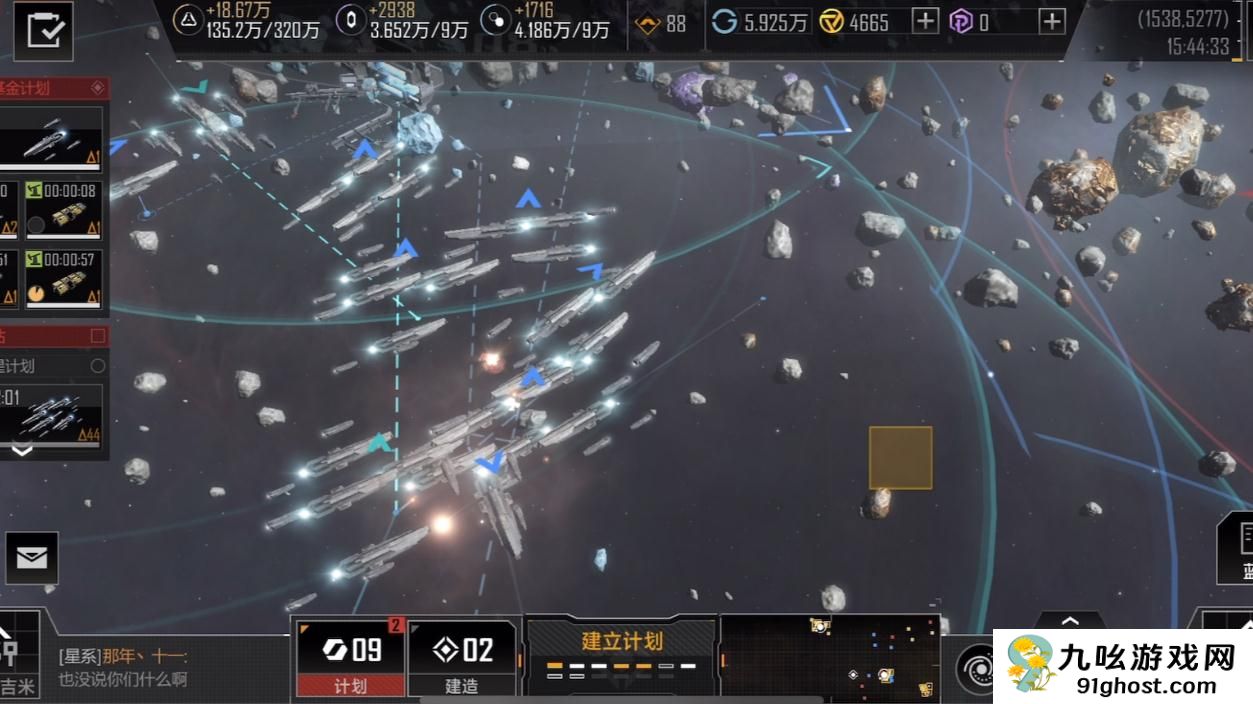Add purple premium currency with the plus button

coord(1051,21)
